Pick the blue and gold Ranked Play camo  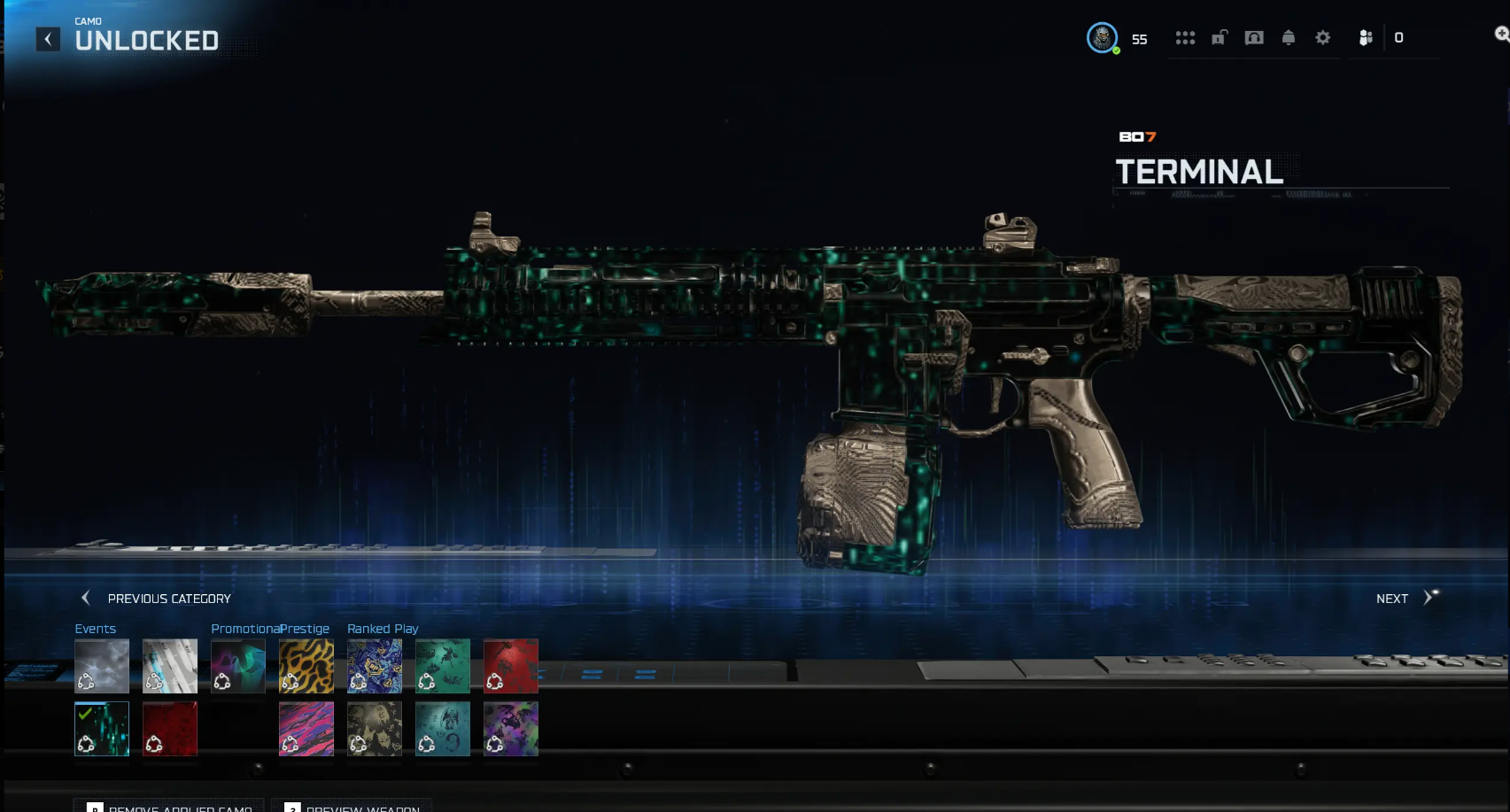[x=375, y=666]
